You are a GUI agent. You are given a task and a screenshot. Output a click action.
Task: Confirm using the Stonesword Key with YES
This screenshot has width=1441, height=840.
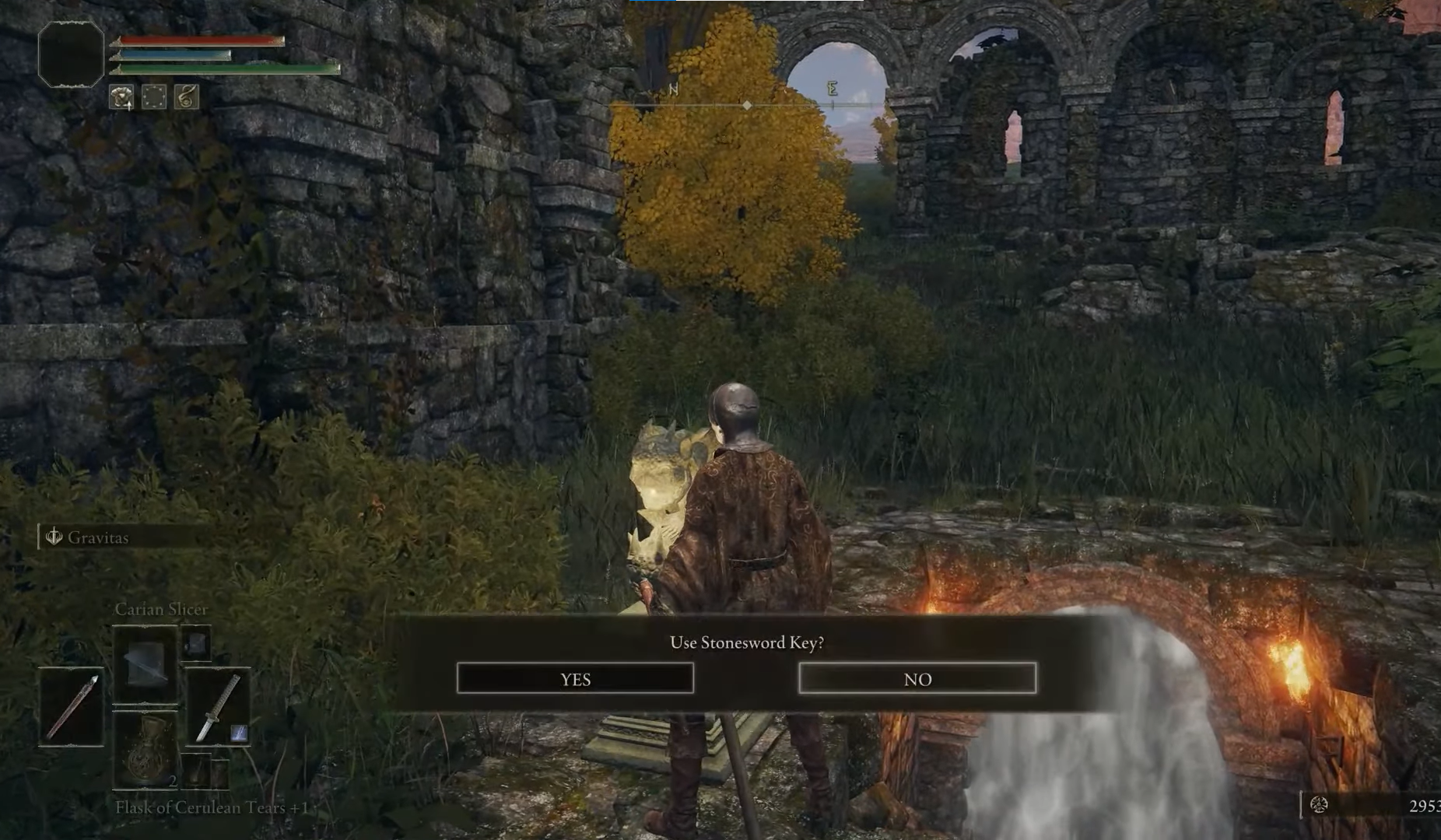pos(575,678)
